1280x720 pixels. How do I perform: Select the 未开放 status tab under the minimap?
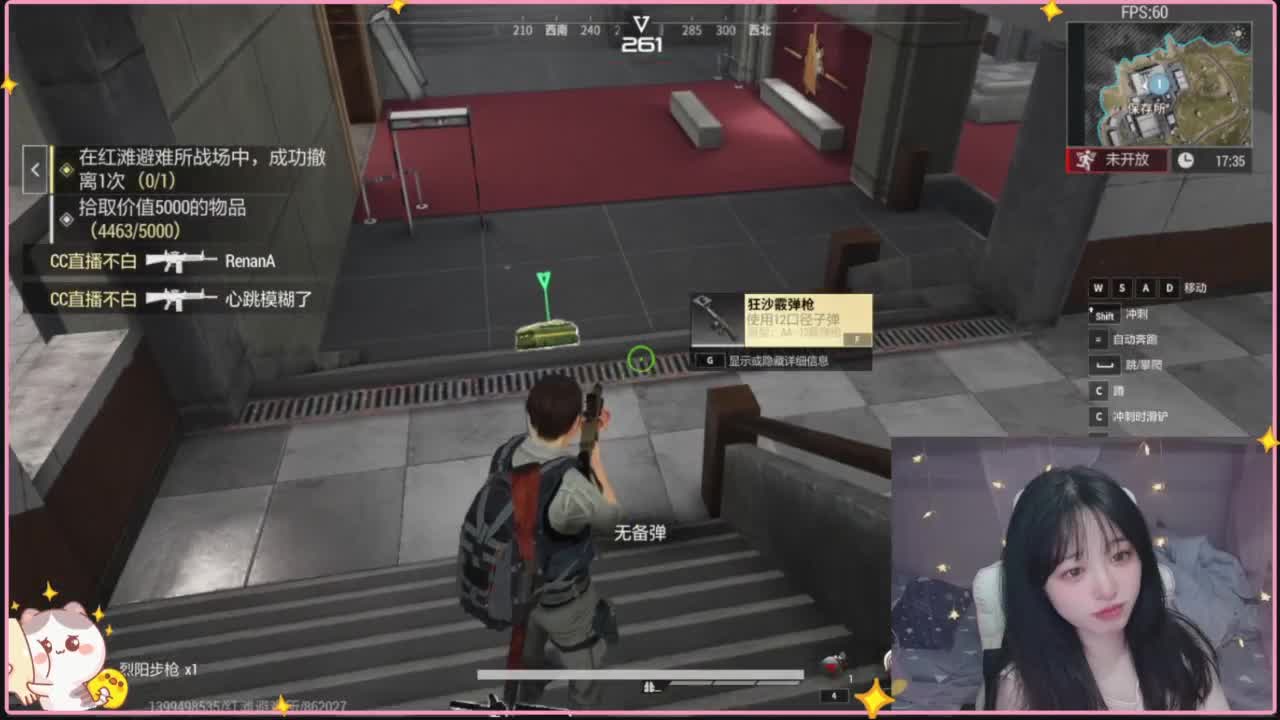point(1118,160)
